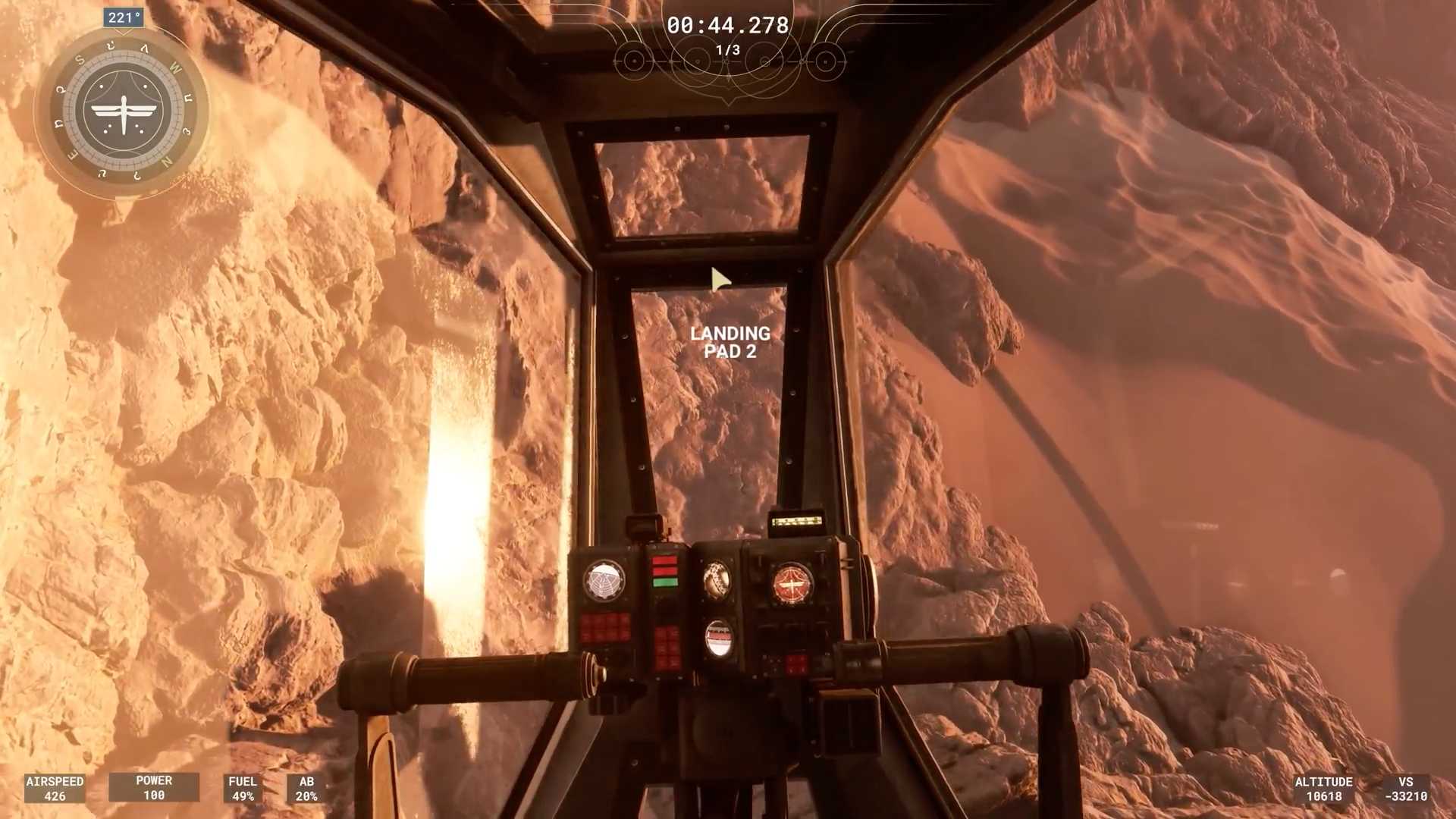Switch to the AB 20% indicator
The image size is (1456, 819).
[x=305, y=788]
